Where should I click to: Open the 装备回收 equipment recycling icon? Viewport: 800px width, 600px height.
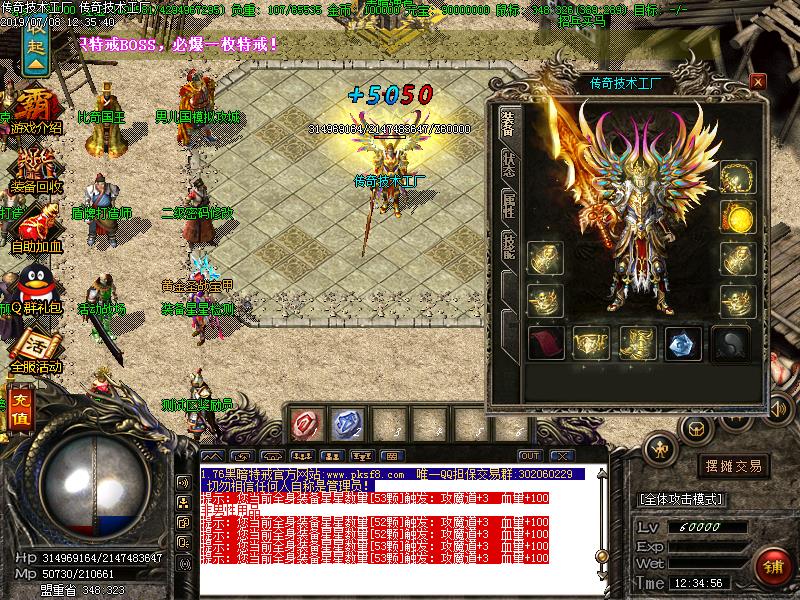point(35,172)
